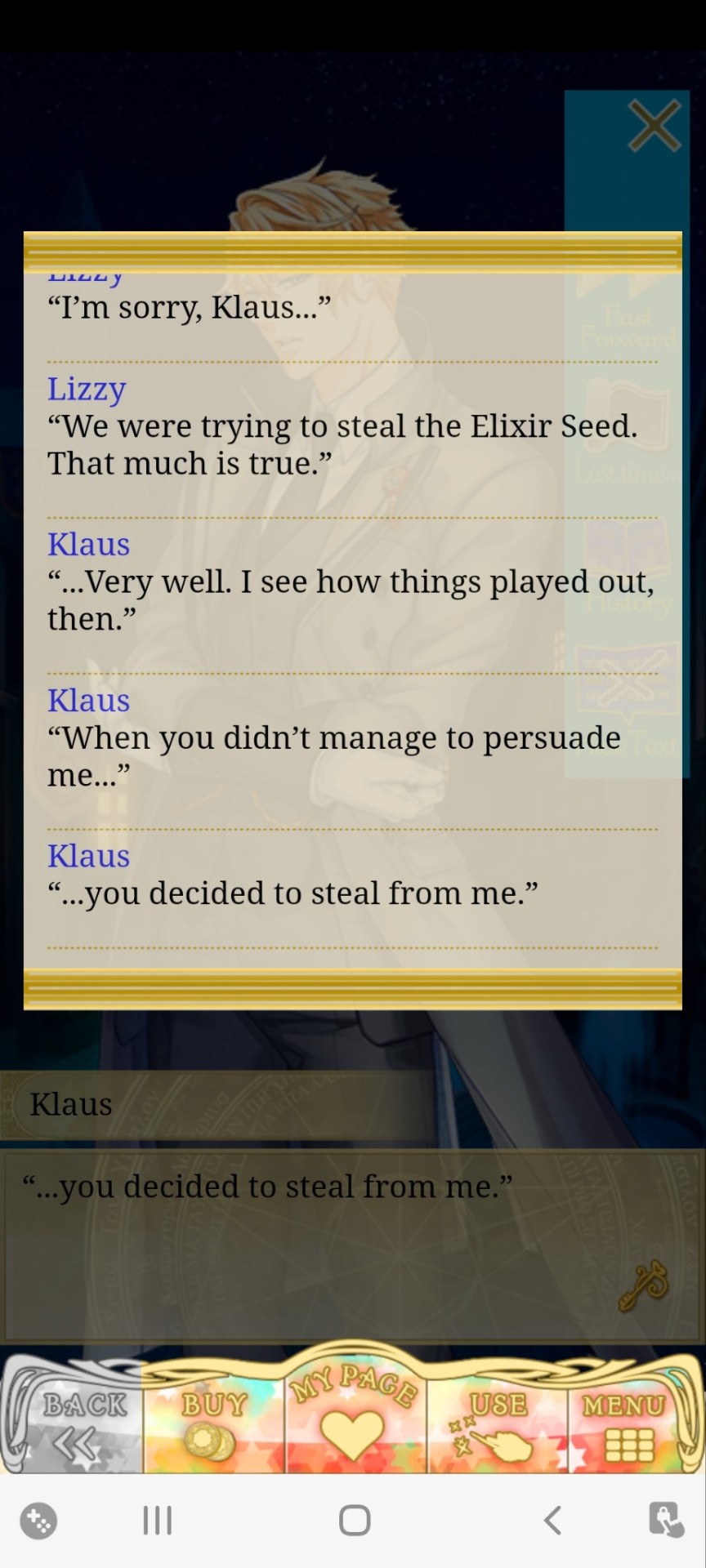Screen dimensions: 706x1568
Task: Open the game controller tools icon
Action: click(38, 1521)
